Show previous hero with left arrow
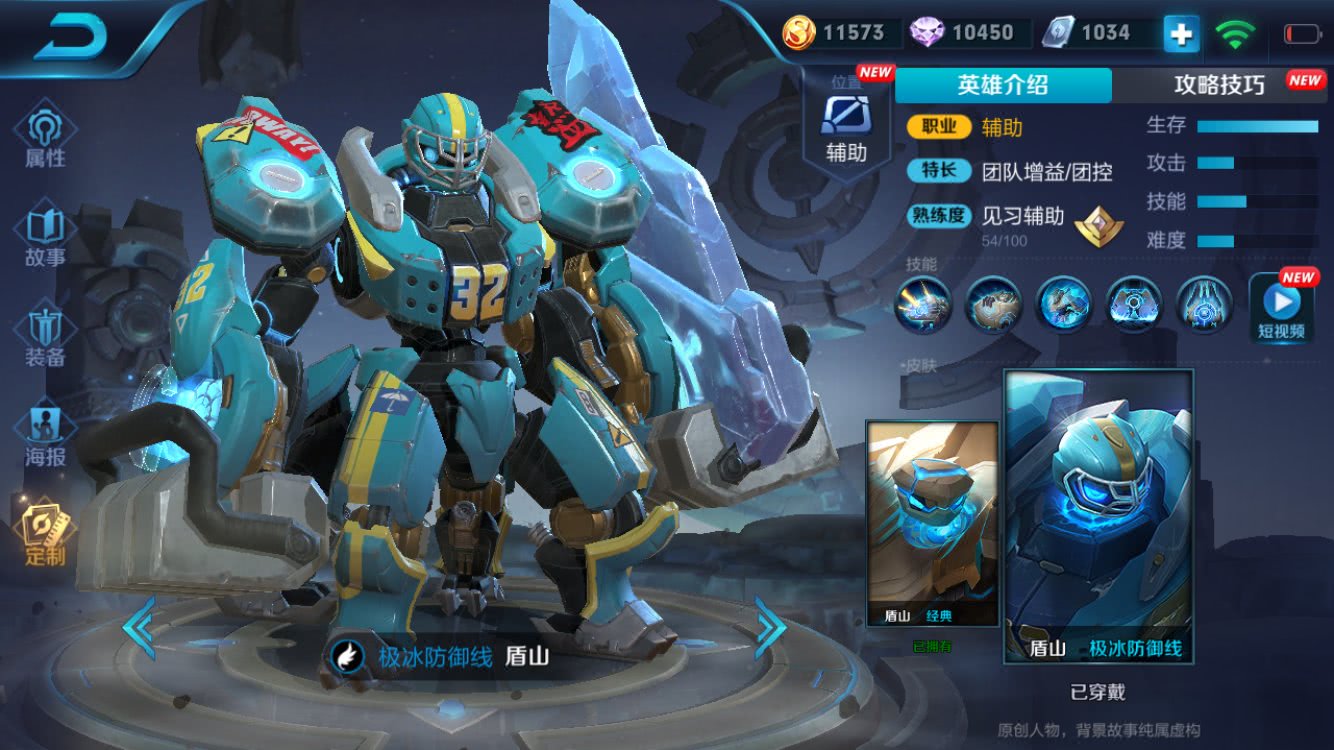This screenshot has height=750, width=1334. tap(139, 627)
